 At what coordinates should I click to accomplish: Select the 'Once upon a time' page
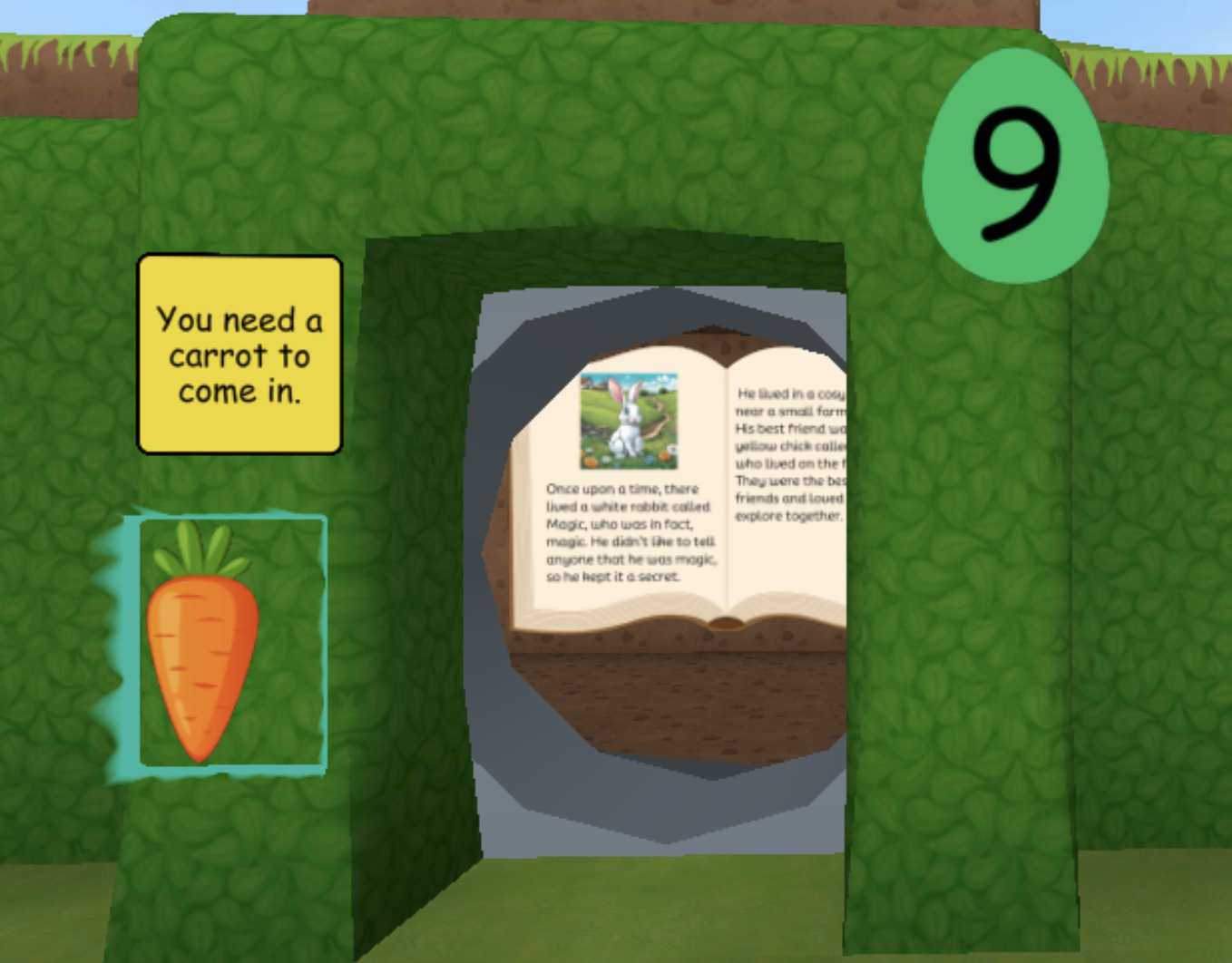(626, 508)
